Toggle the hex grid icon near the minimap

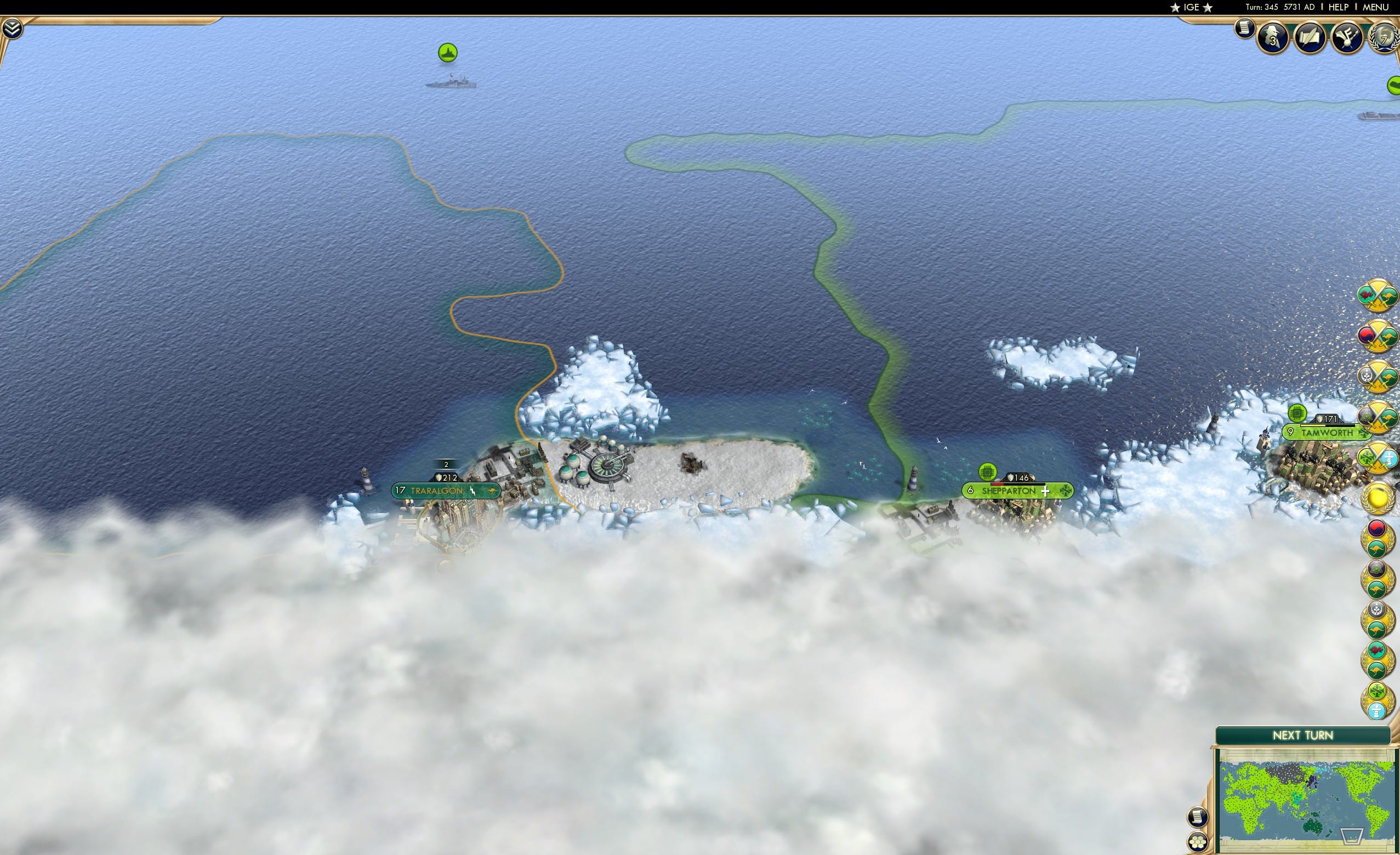point(1198,842)
